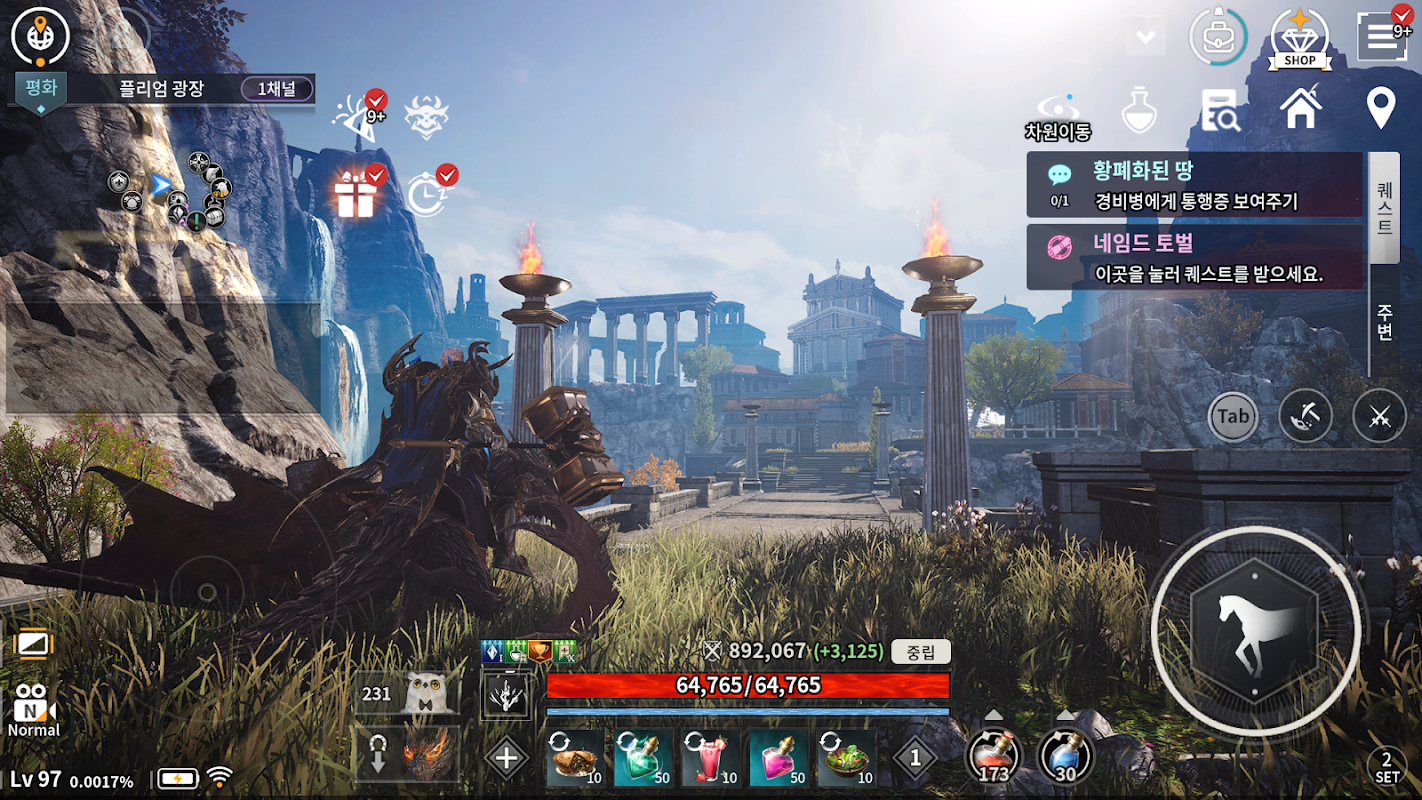Tap the 차원이동 dimension travel icon
1422x800 pixels.
click(x=1057, y=115)
